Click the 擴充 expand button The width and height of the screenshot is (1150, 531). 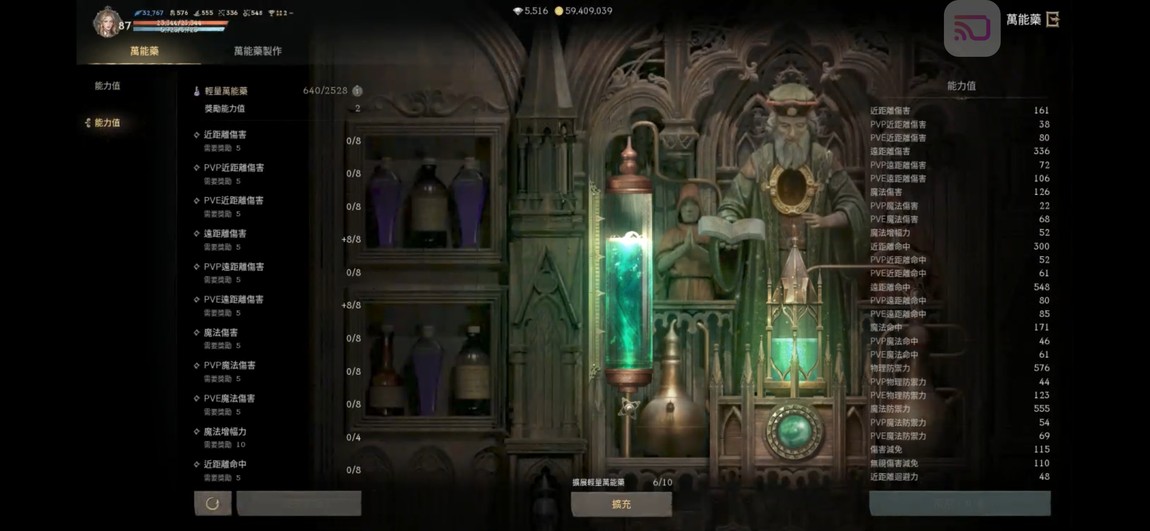(621, 504)
